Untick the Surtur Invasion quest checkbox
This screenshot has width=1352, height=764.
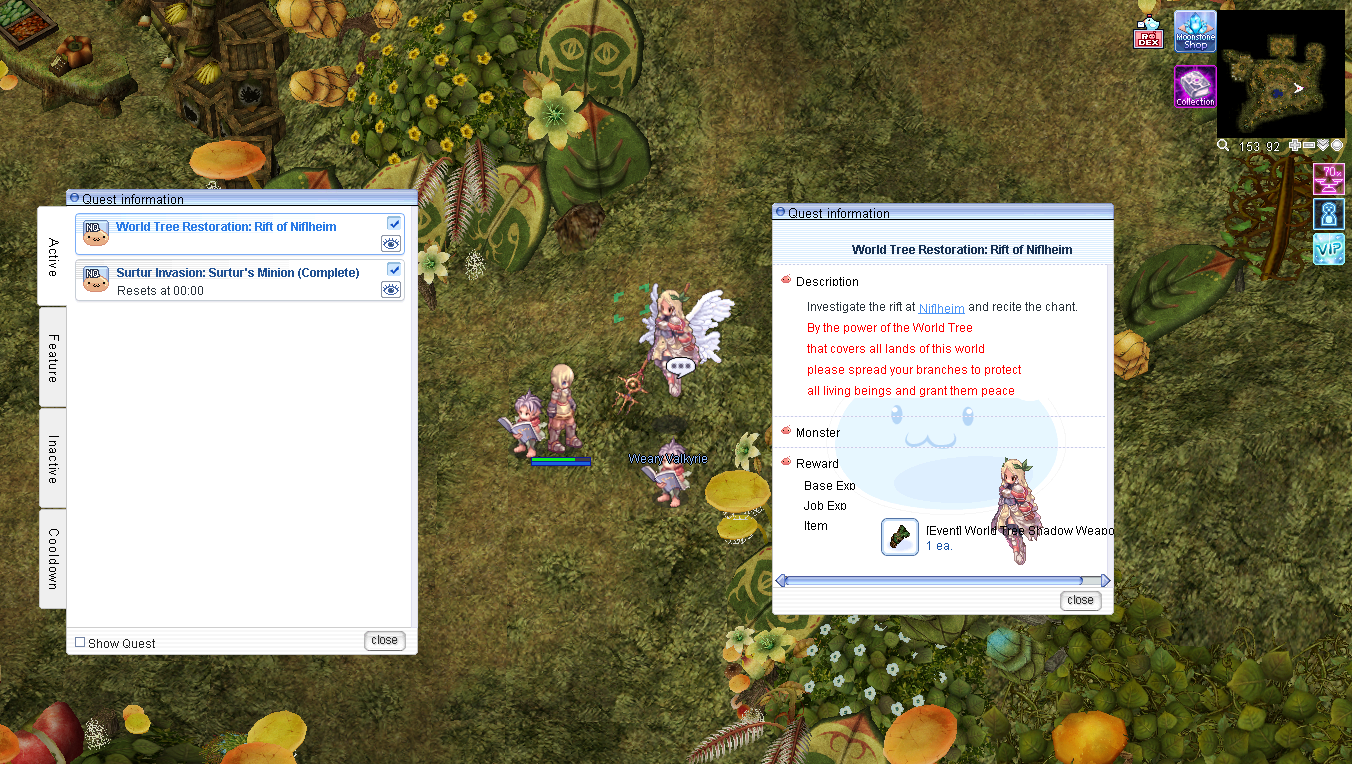(x=394, y=269)
